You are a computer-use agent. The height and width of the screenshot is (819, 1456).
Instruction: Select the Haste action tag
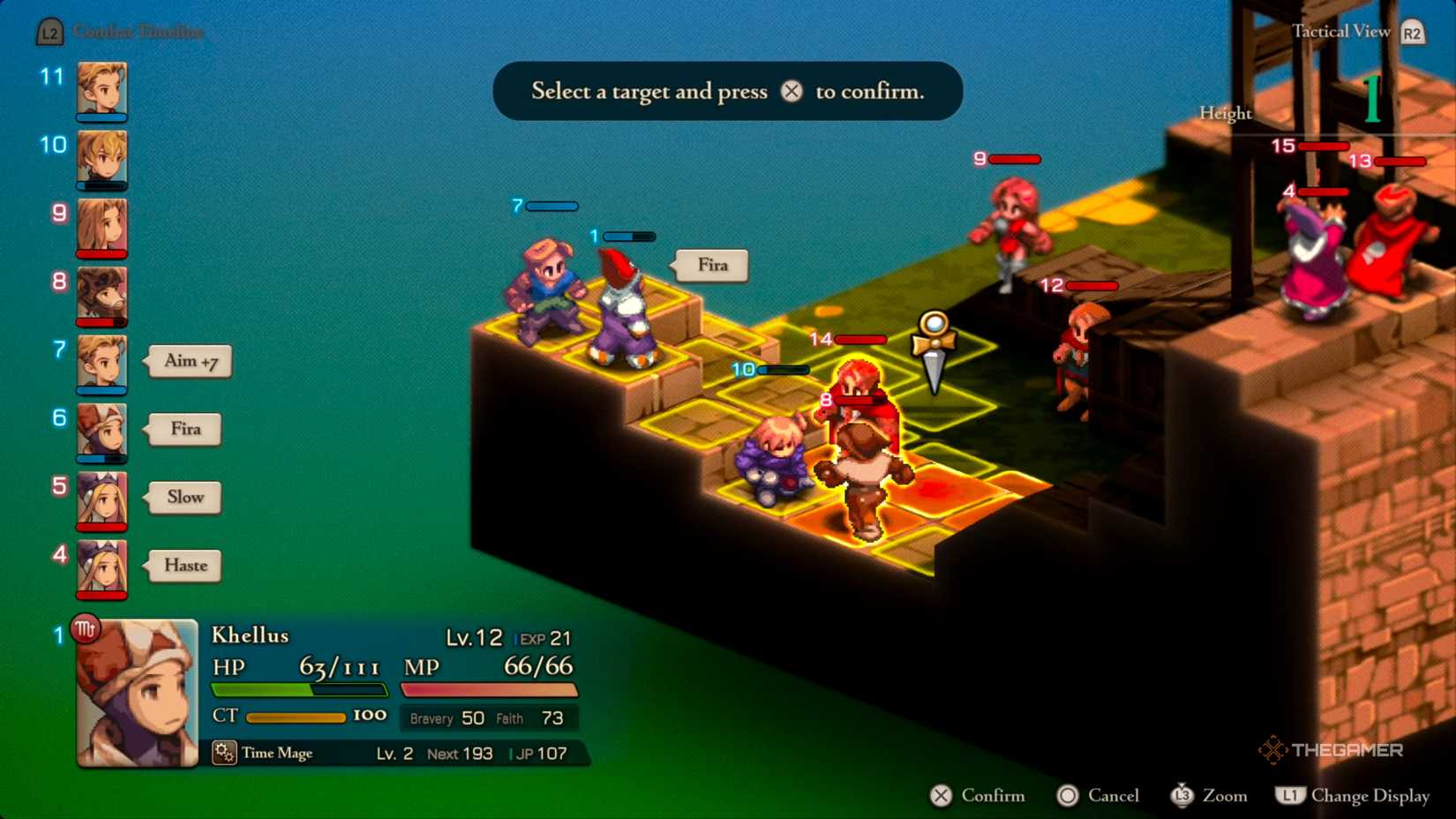185,566
